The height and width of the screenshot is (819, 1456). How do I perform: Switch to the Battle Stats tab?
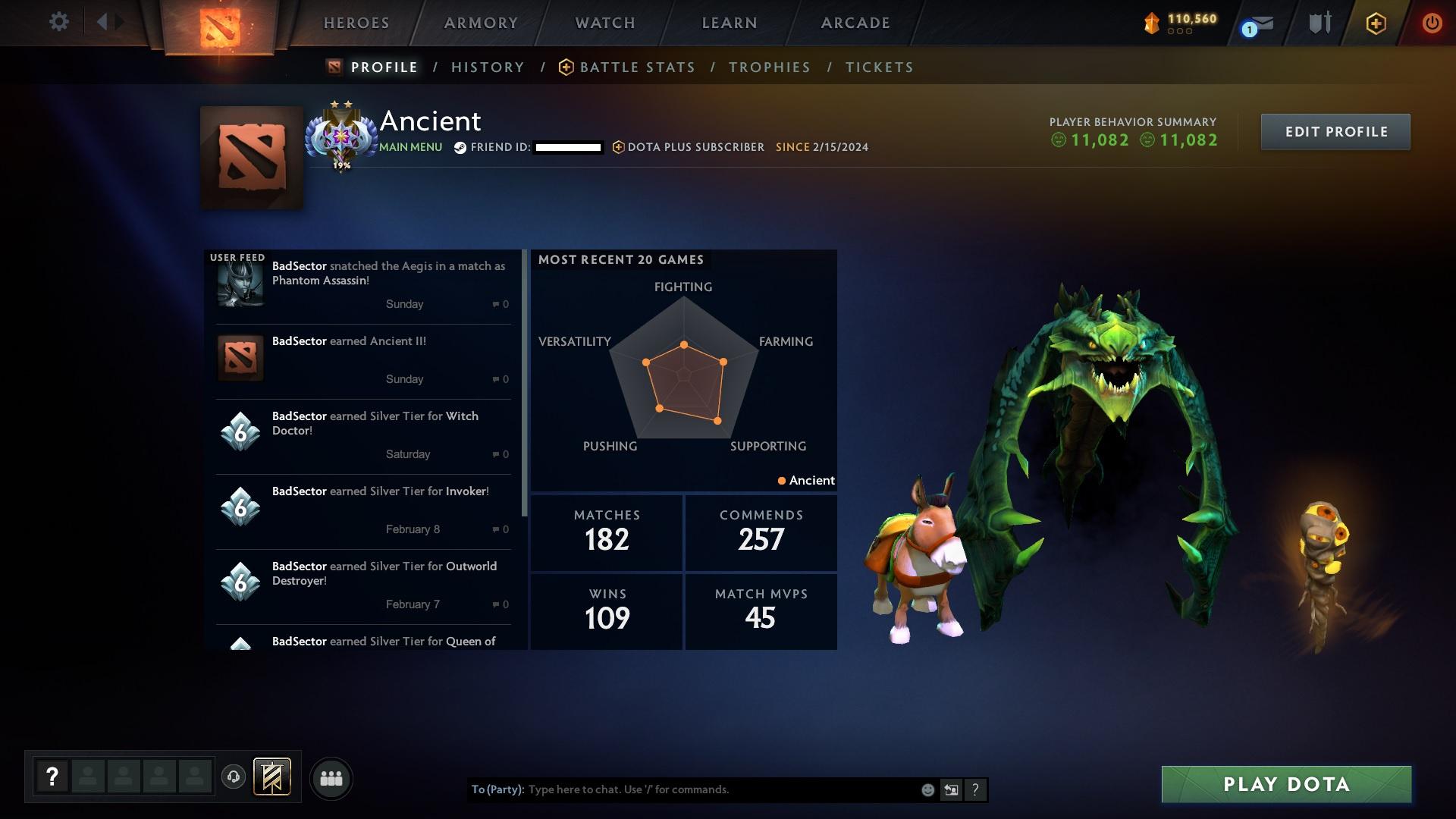(637, 67)
